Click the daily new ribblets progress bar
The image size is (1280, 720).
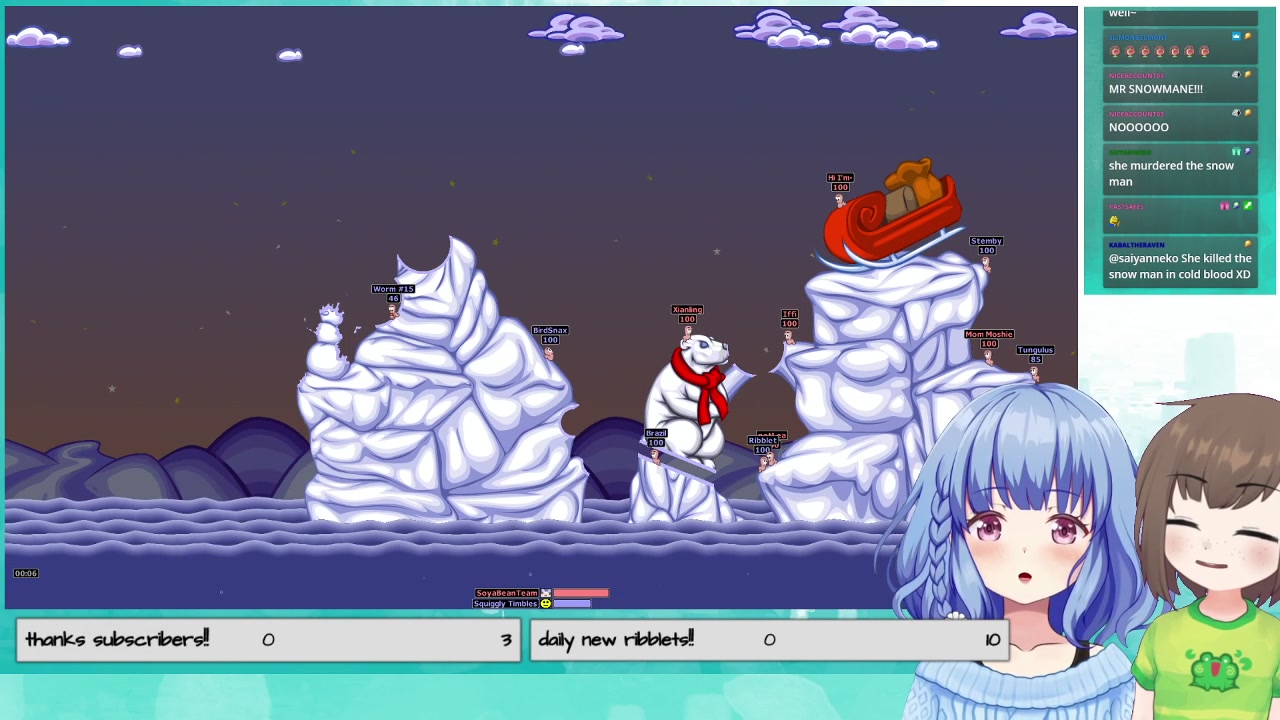(x=770, y=640)
